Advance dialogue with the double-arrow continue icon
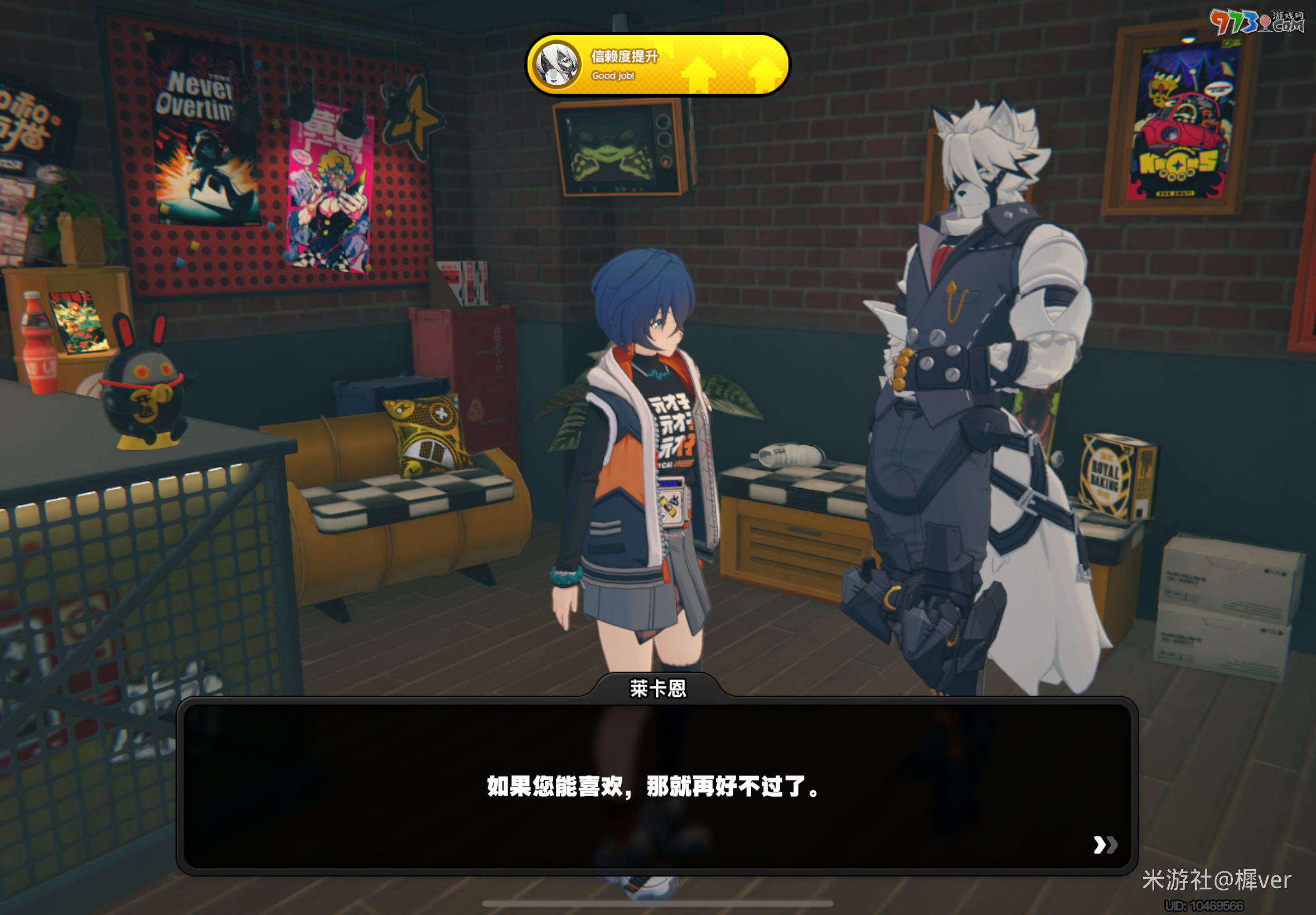Screen dimensions: 1316x915 click(x=1105, y=845)
